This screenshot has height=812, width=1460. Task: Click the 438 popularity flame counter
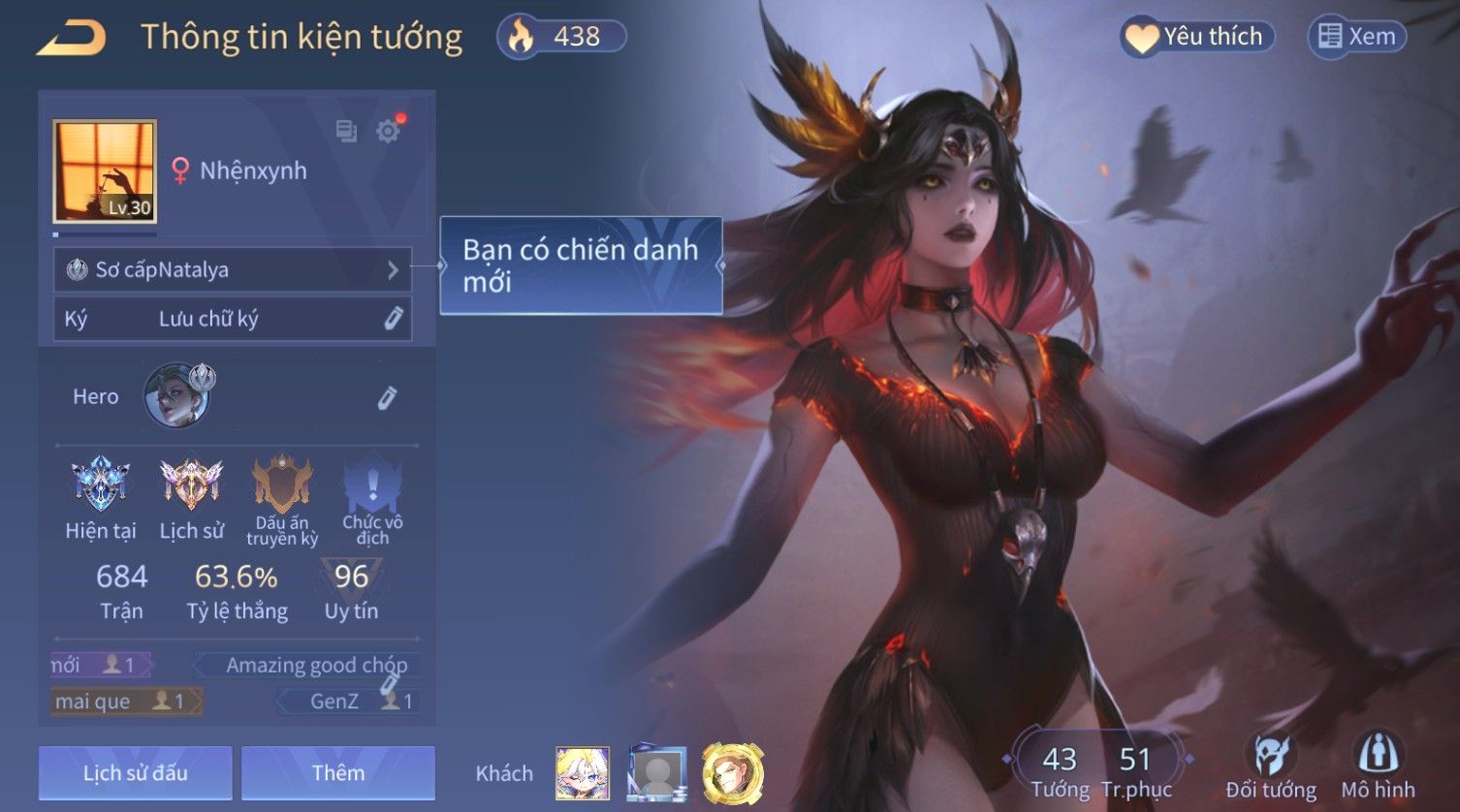(x=562, y=37)
